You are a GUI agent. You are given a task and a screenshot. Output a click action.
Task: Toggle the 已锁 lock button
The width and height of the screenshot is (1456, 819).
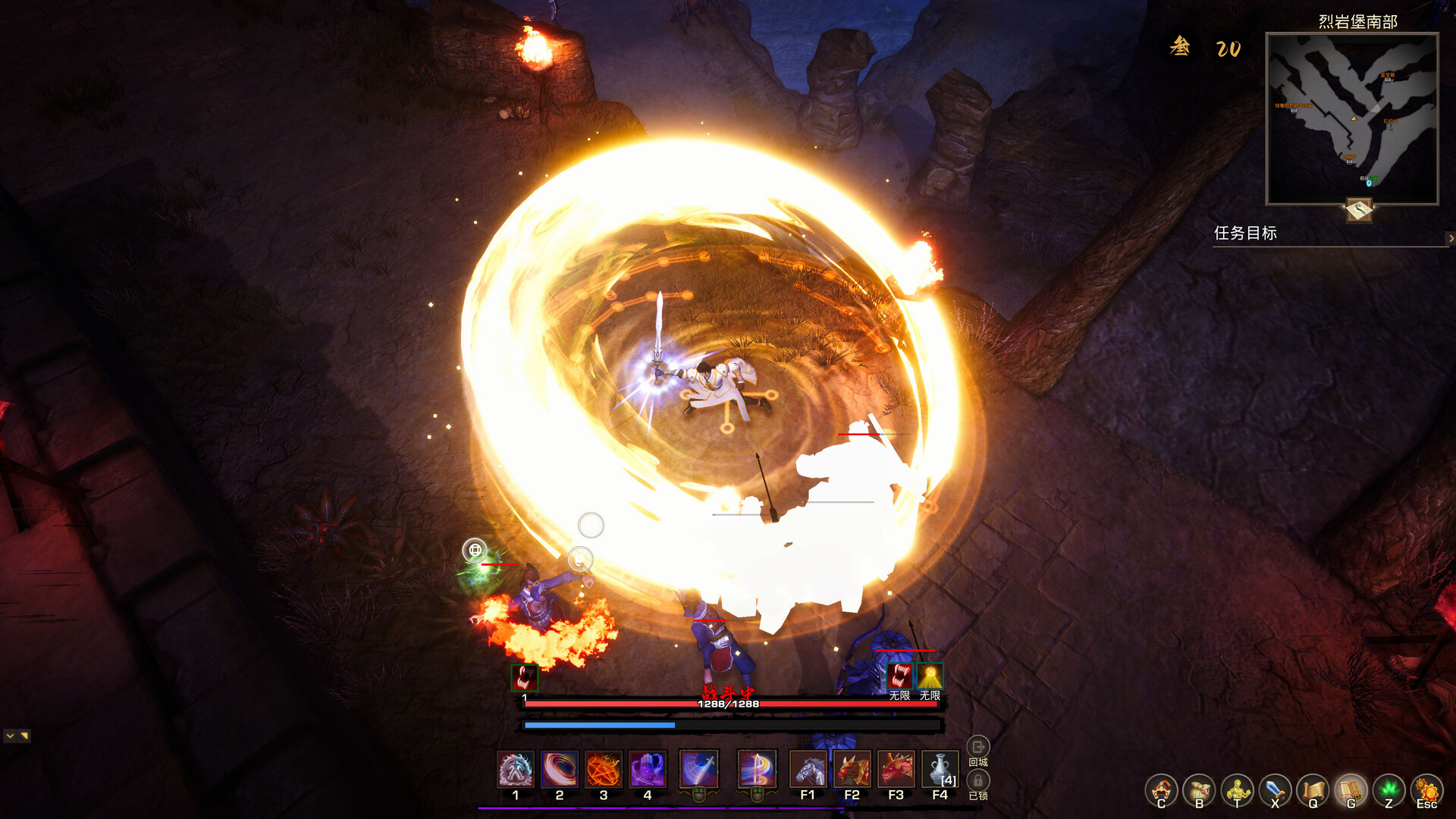(978, 780)
